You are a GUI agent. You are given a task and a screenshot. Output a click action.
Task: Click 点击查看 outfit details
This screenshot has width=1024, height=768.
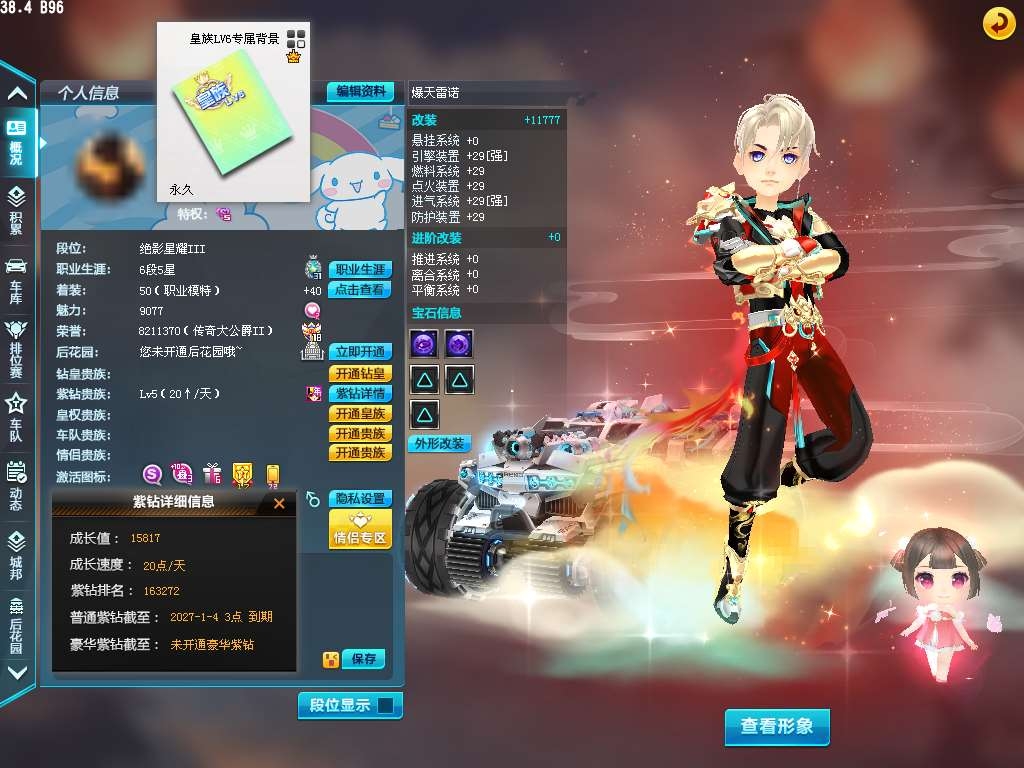[360, 290]
